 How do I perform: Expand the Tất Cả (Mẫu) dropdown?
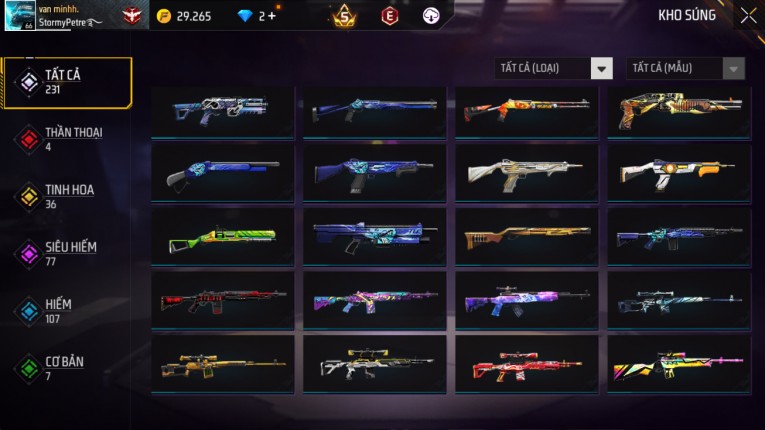[x=685, y=68]
